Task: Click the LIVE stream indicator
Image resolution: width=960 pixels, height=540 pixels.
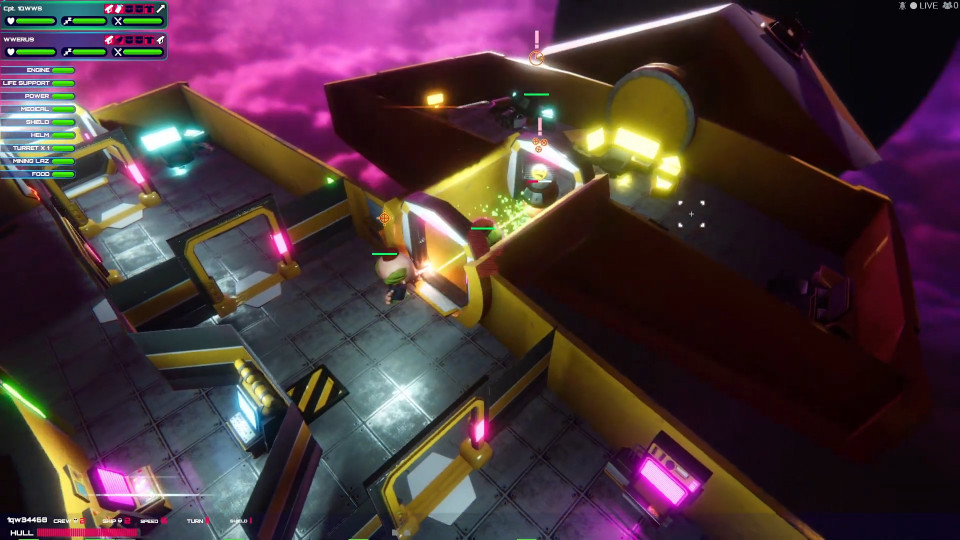Action: click(923, 6)
